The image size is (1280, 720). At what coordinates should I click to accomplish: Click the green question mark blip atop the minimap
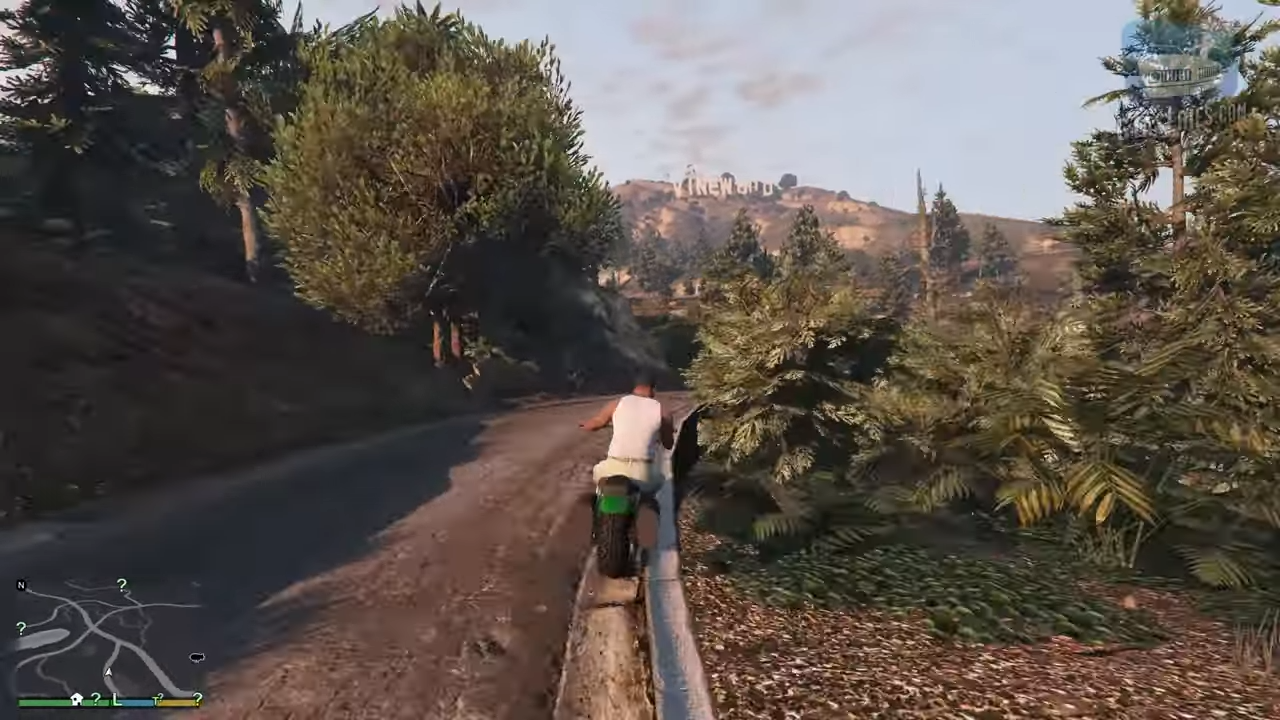(x=122, y=584)
